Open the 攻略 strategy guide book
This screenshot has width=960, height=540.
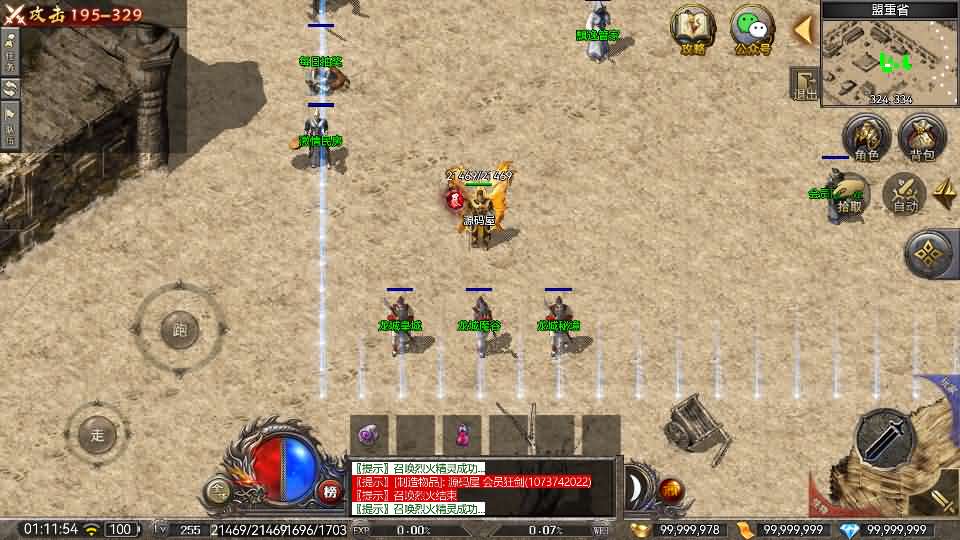pos(693,29)
